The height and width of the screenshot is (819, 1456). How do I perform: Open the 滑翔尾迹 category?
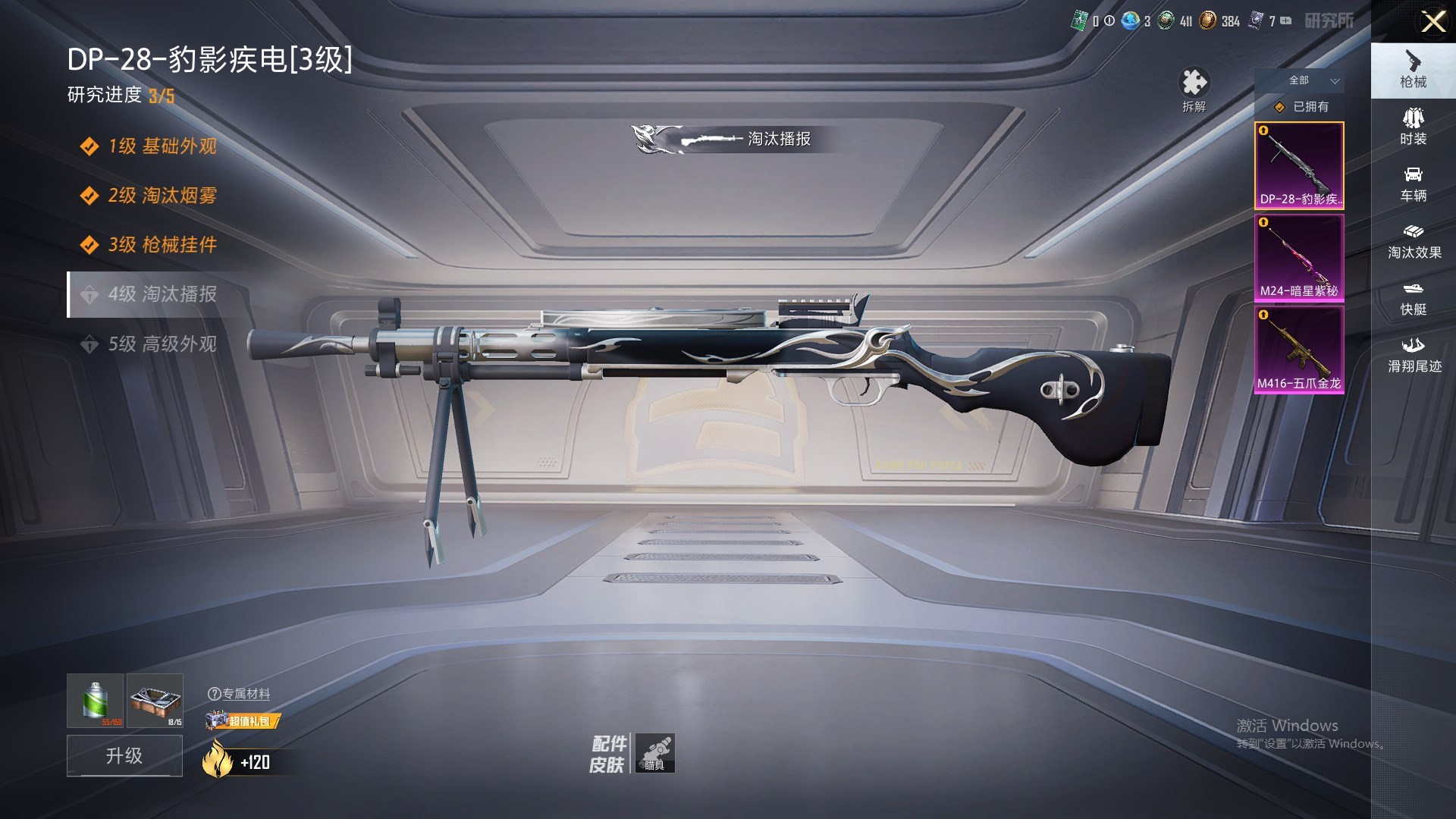pyautogui.click(x=1414, y=355)
